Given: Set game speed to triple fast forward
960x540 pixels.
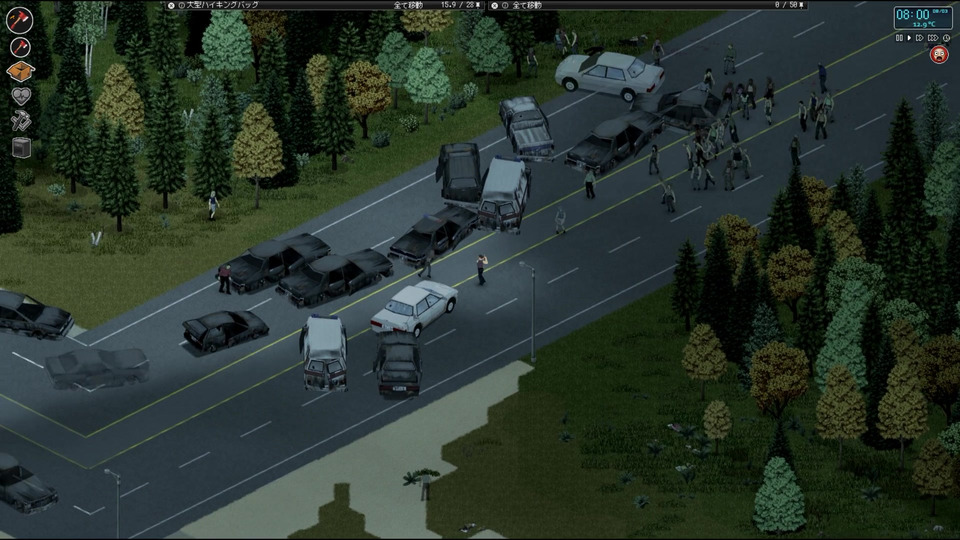Looking at the screenshot, I should (932, 38).
